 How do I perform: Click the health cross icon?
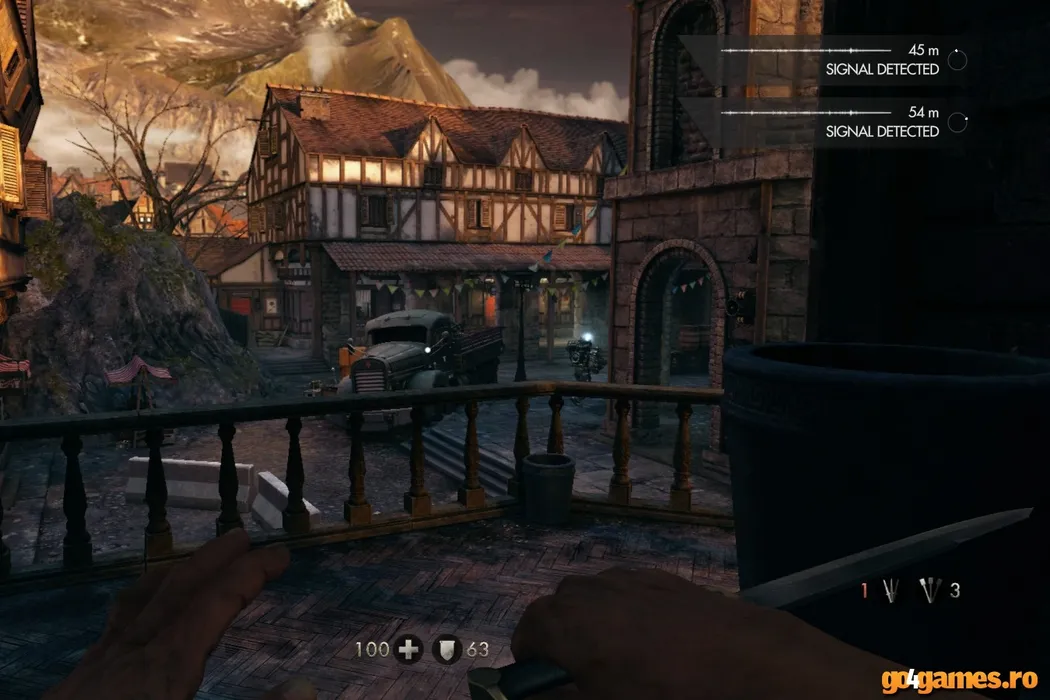(x=408, y=650)
